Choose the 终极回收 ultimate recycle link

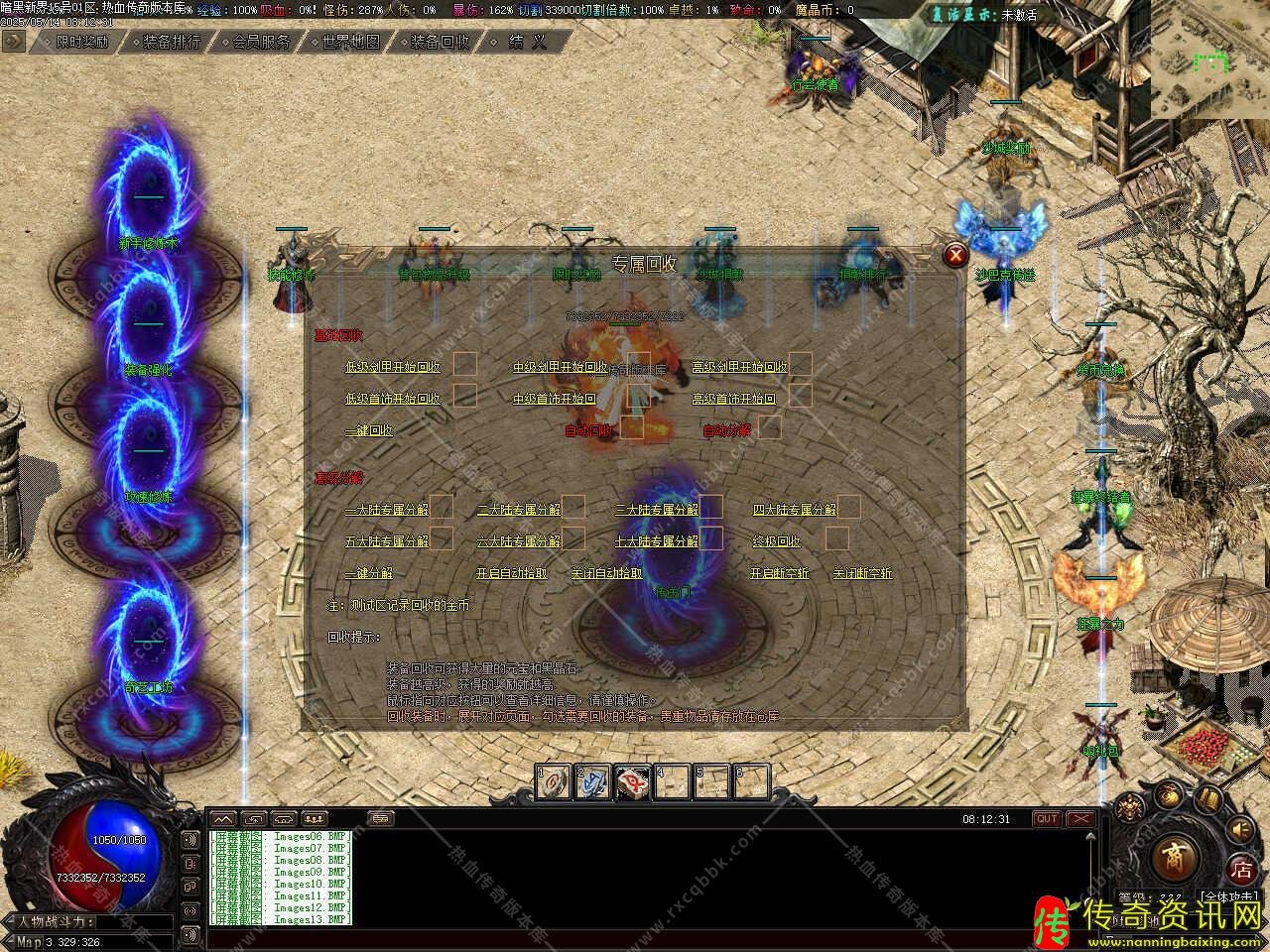(x=776, y=541)
